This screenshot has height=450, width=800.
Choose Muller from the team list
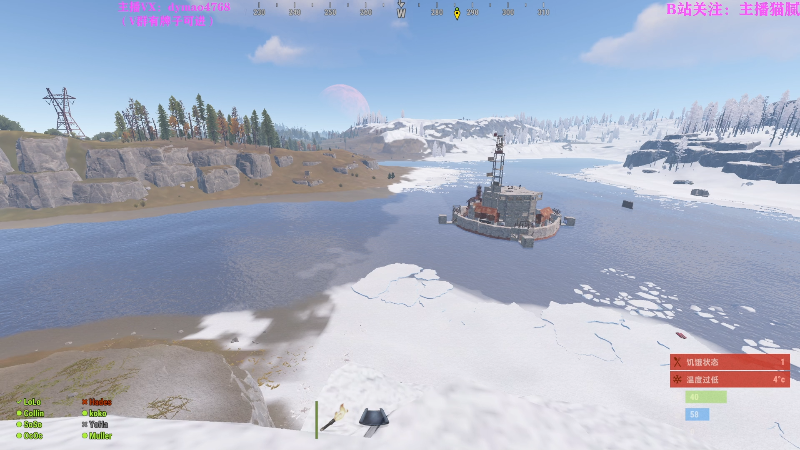pos(99,435)
